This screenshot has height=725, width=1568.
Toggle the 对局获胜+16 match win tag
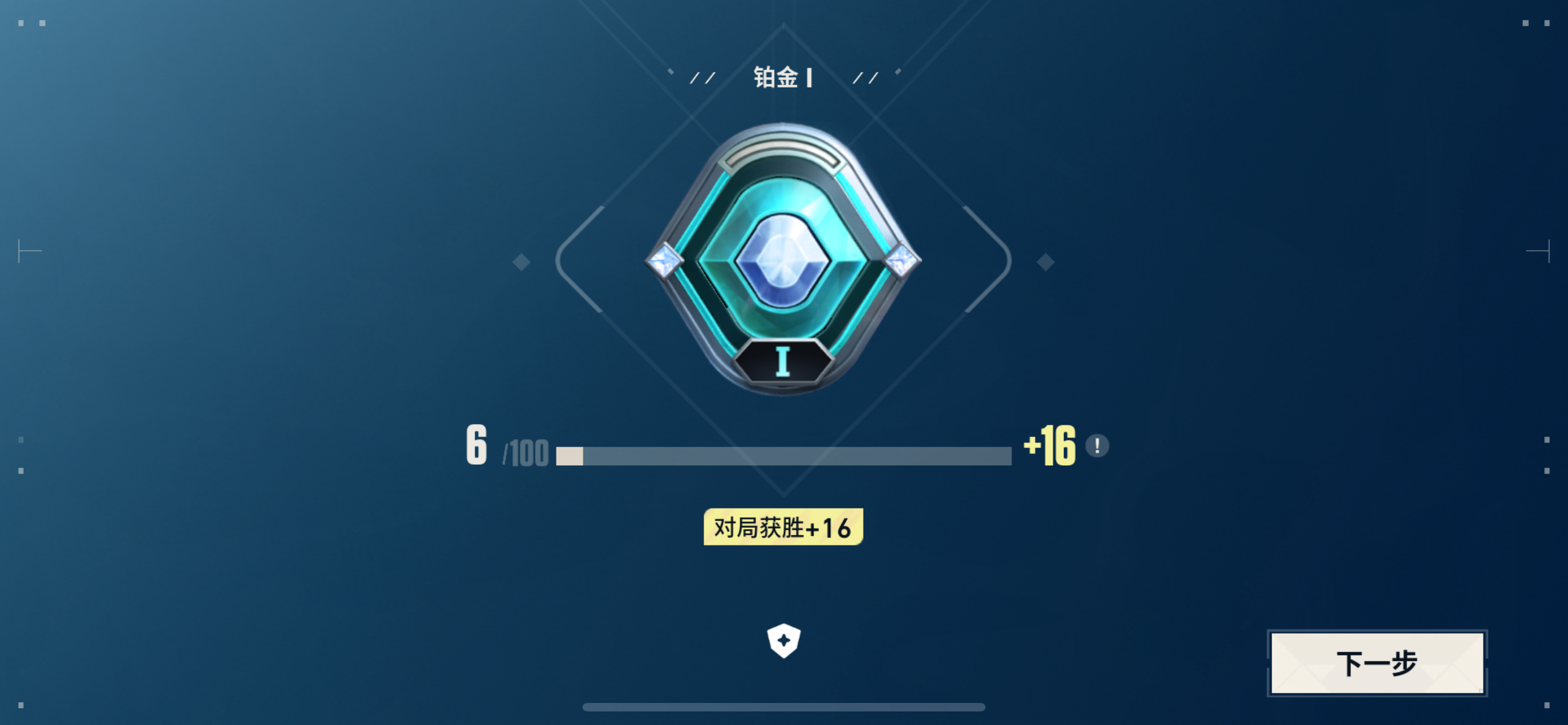coord(783,528)
